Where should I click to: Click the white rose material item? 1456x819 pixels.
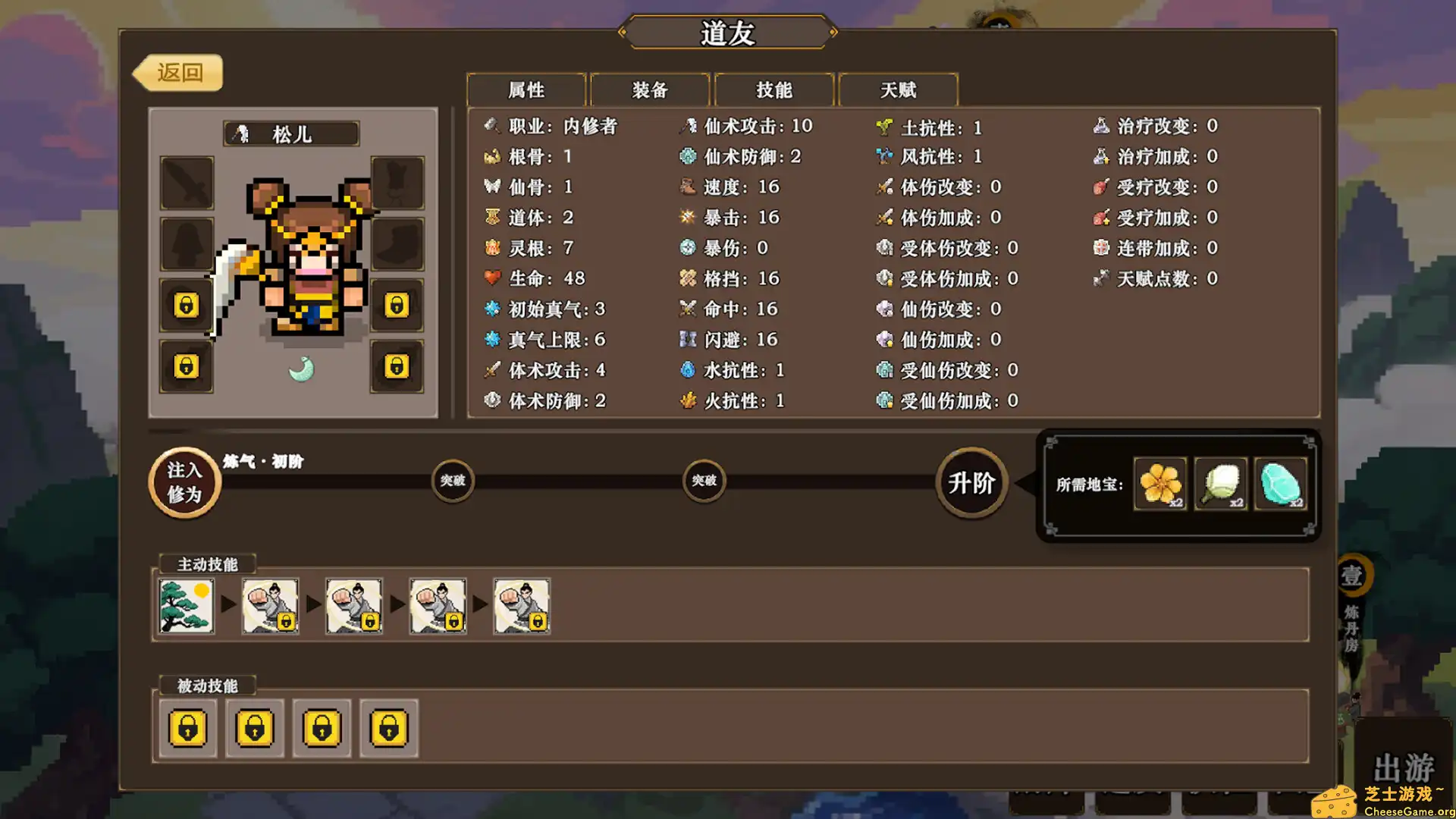tap(1220, 483)
